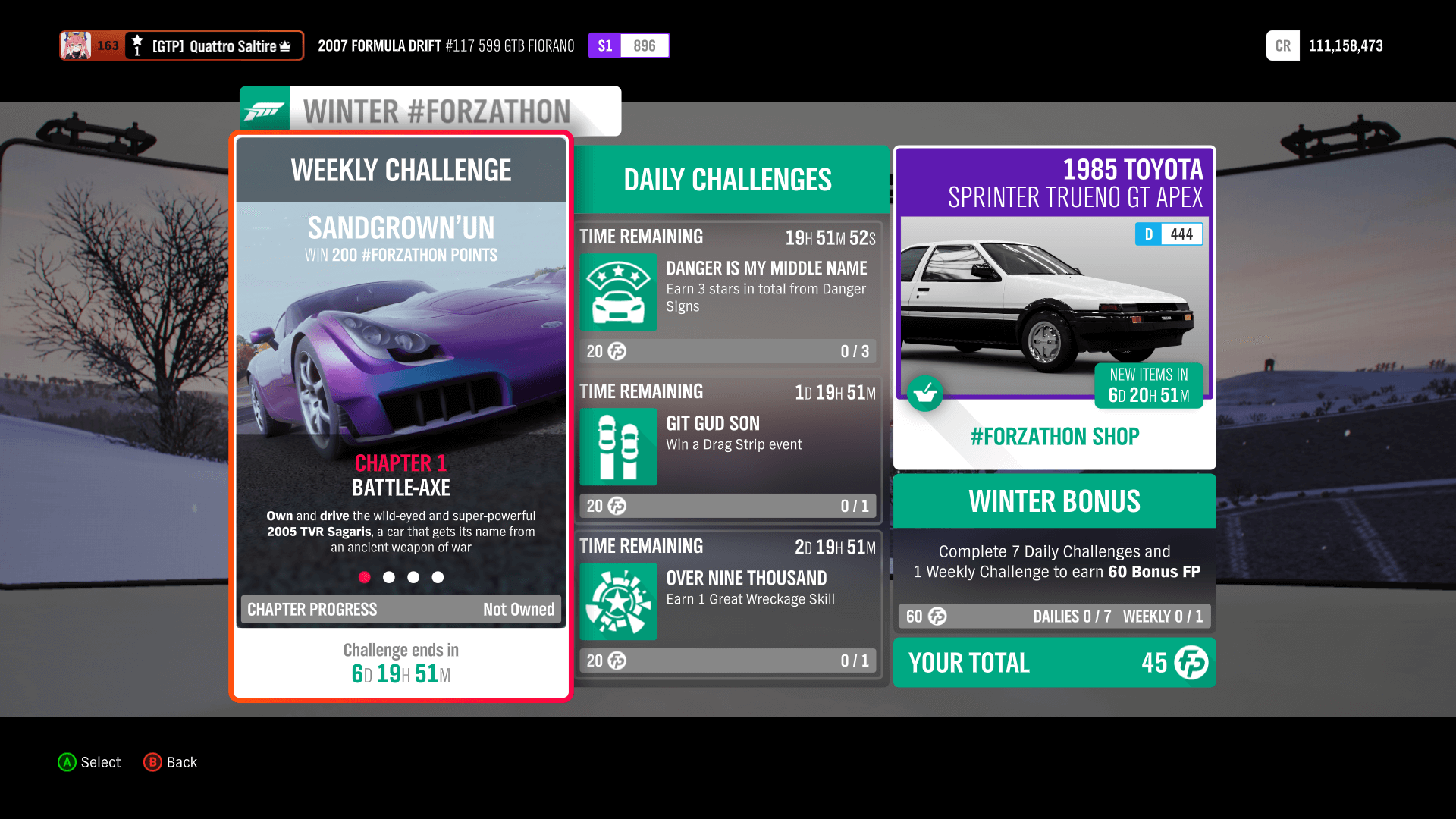This screenshot has width=1456, height=819.
Task: Select the player avatar portrait
Action: point(77,45)
